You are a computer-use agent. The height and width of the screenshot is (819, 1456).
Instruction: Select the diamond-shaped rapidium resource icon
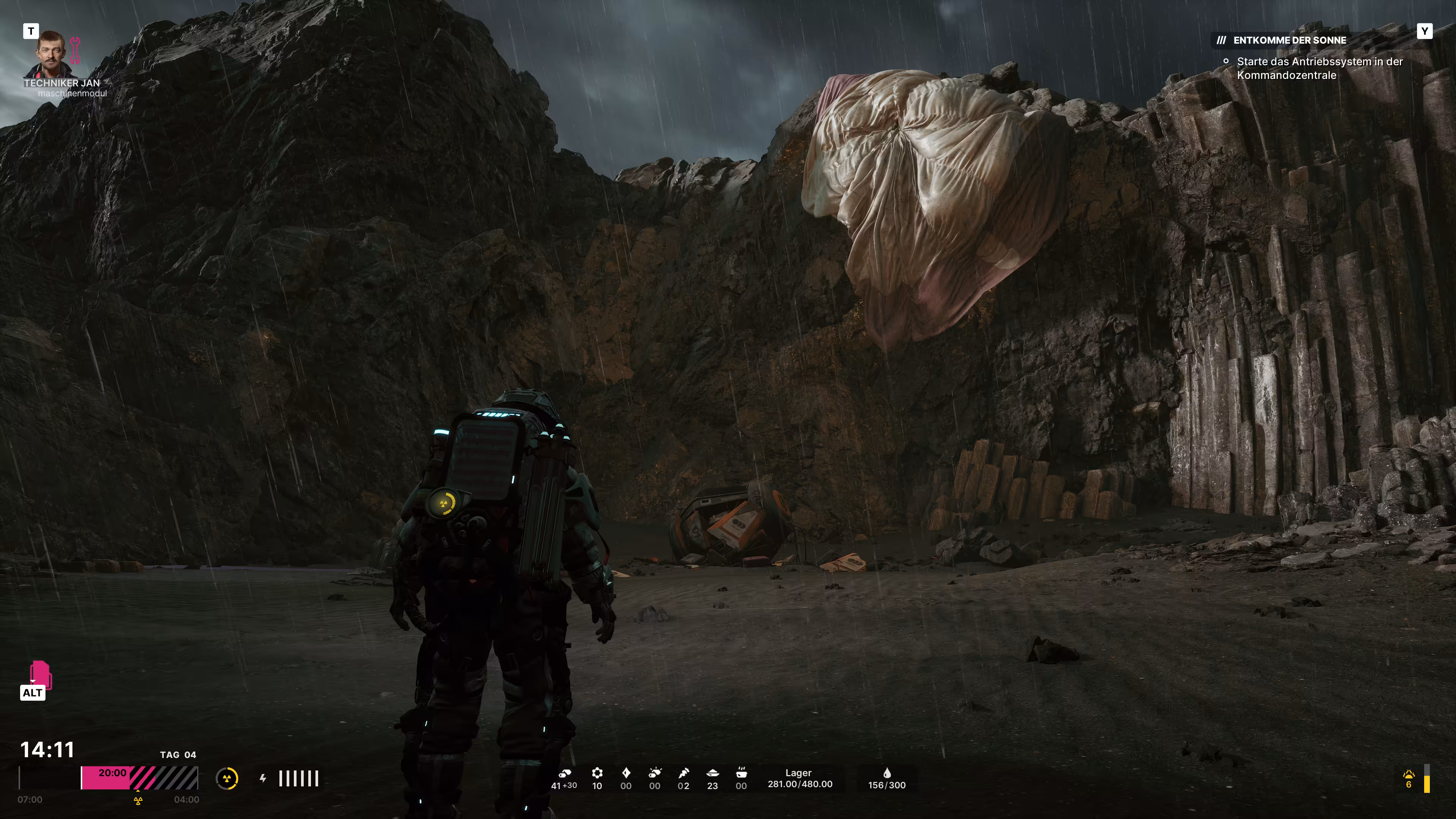click(x=626, y=773)
